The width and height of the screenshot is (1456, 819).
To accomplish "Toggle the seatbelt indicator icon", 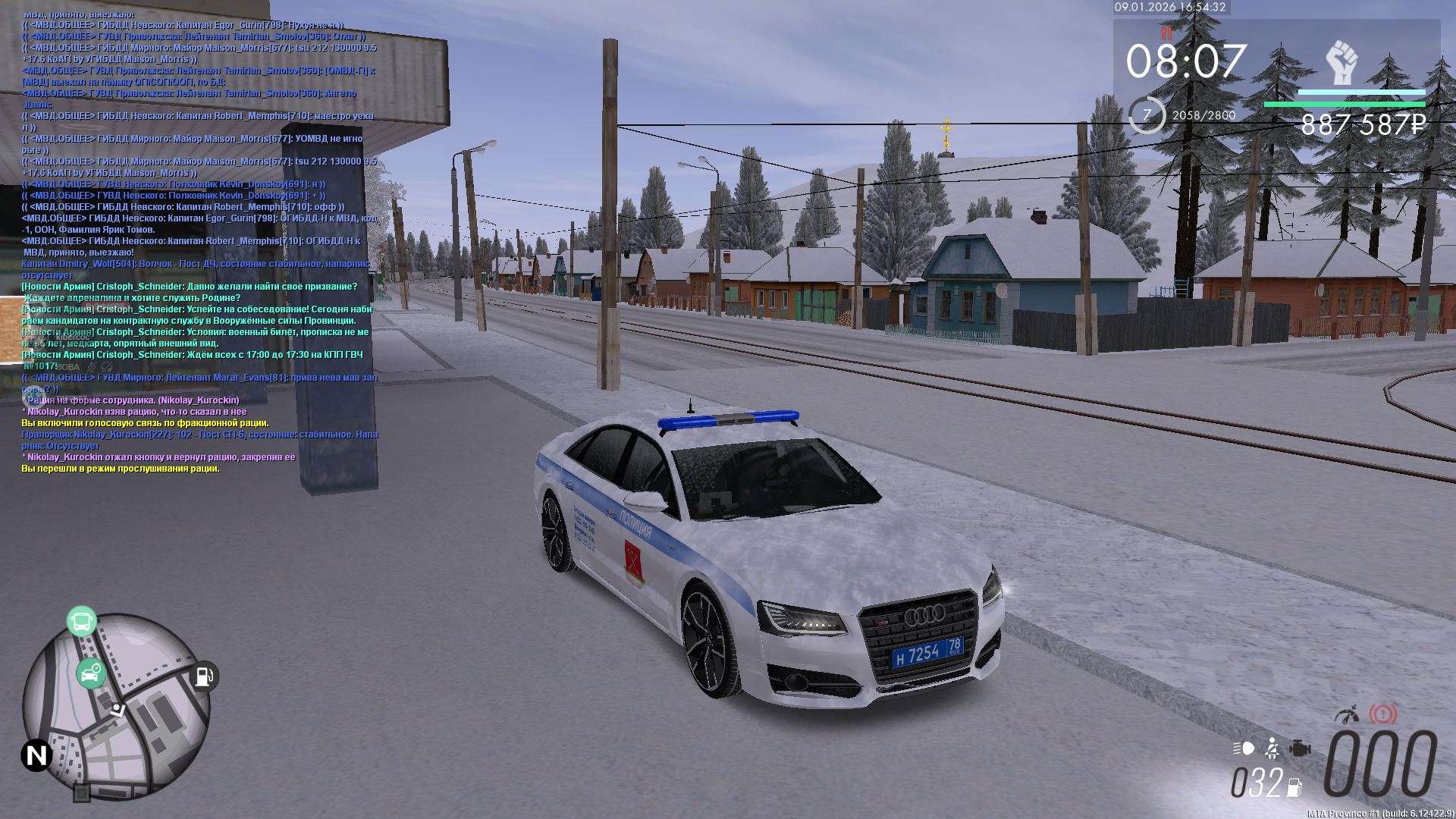I will tap(1272, 748).
